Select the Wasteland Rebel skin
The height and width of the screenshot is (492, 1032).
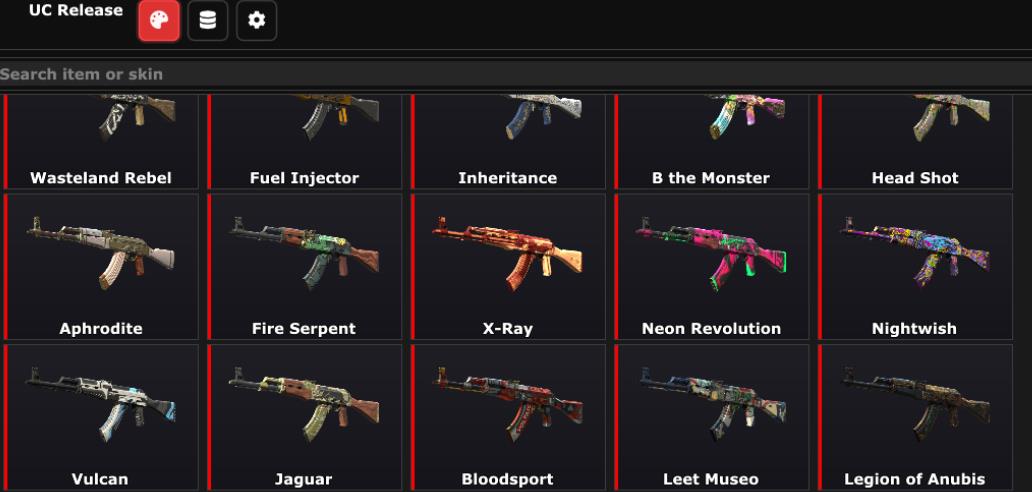(101, 142)
